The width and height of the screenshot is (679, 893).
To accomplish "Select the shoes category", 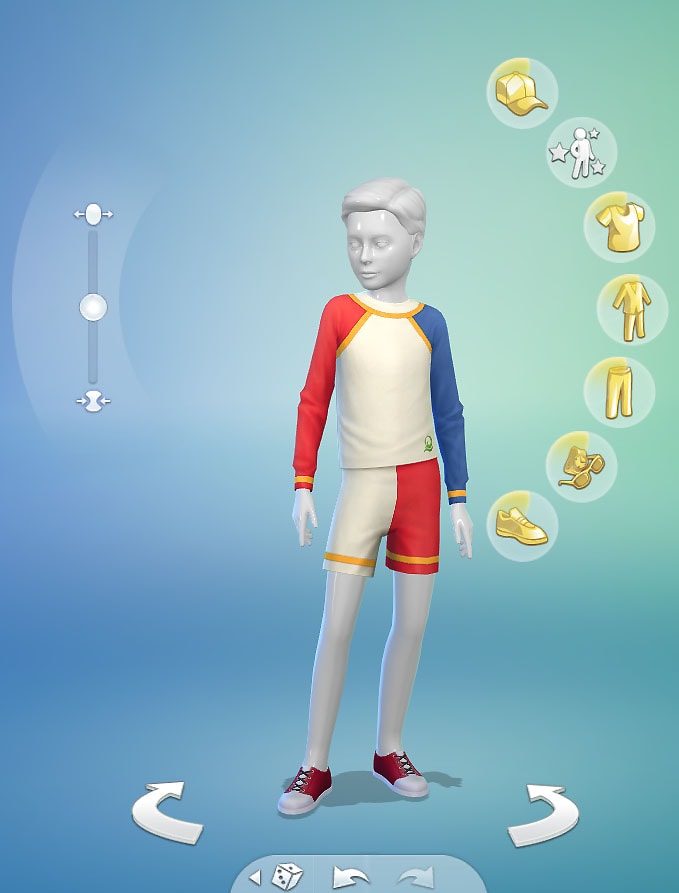I will [x=522, y=525].
